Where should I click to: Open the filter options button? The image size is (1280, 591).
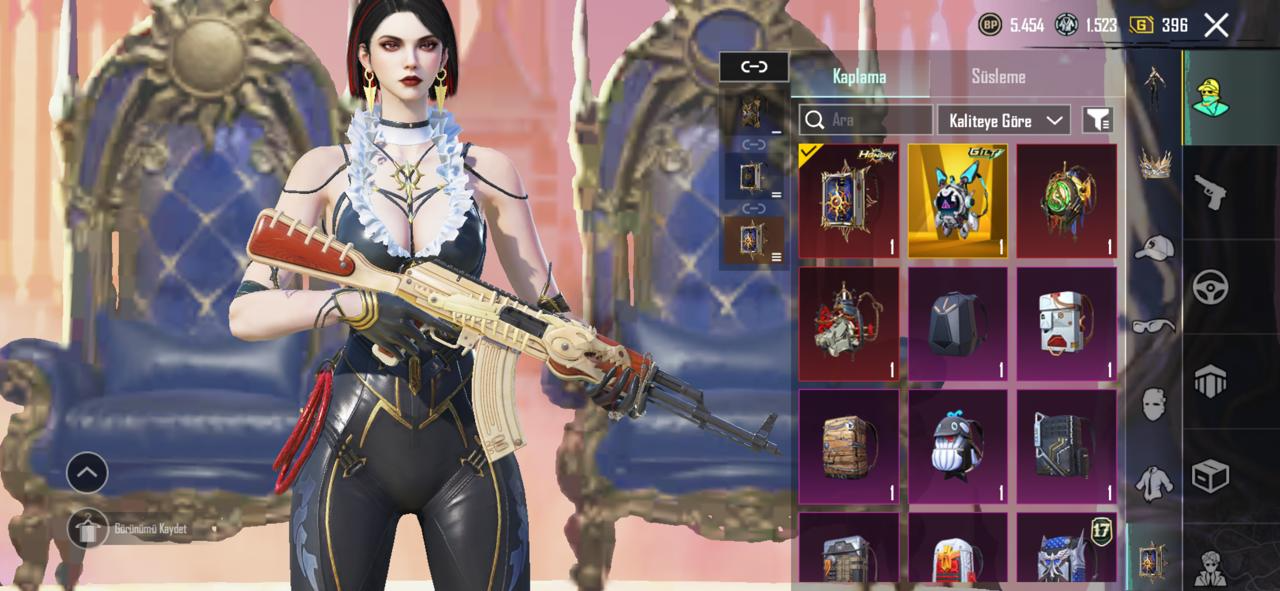coord(1097,120)
